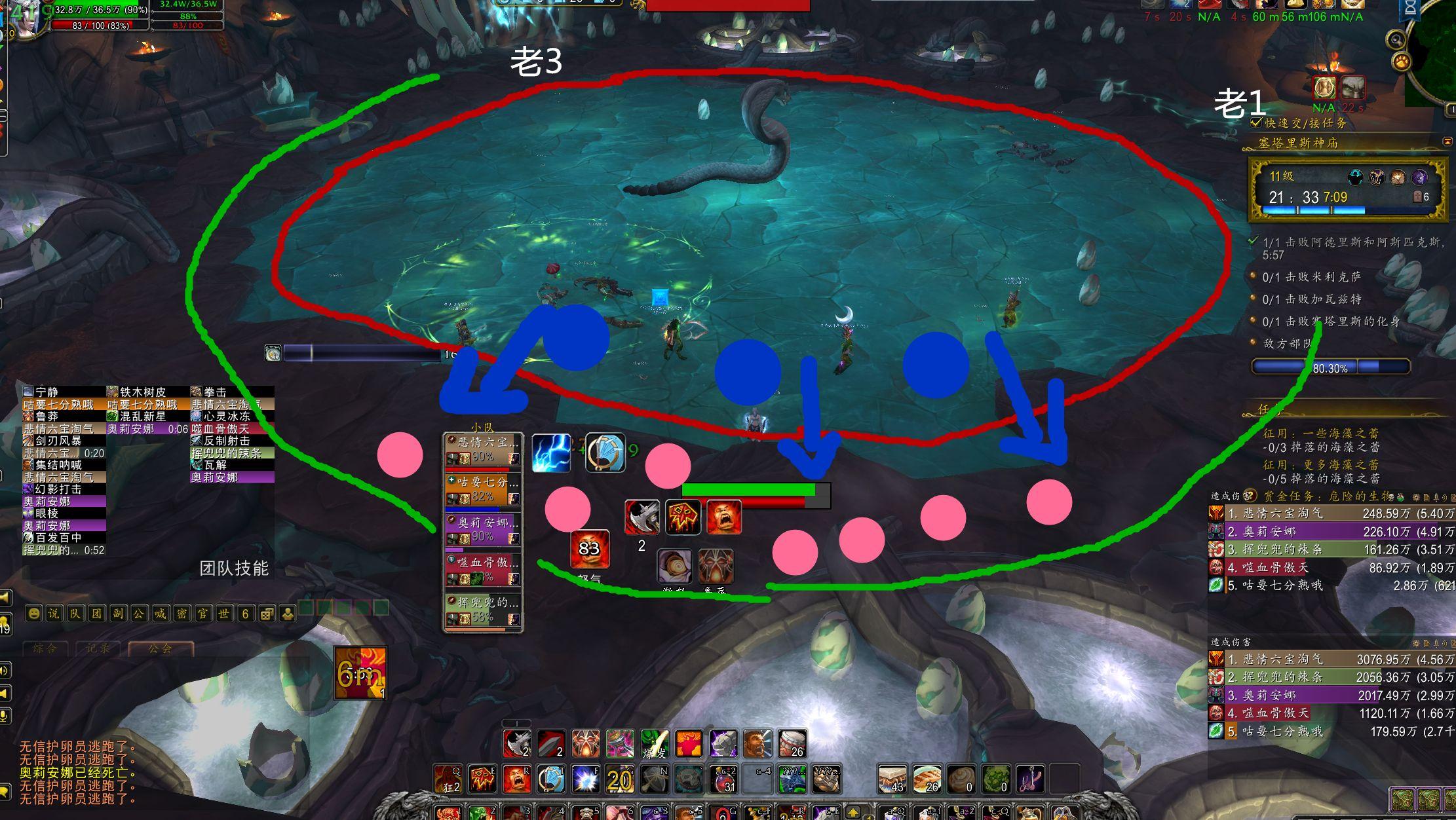Toggle the 快速交/接任务 checkbox
Image resolution: width=1456 pixels, height=820 pixels.
(1256, 122)
